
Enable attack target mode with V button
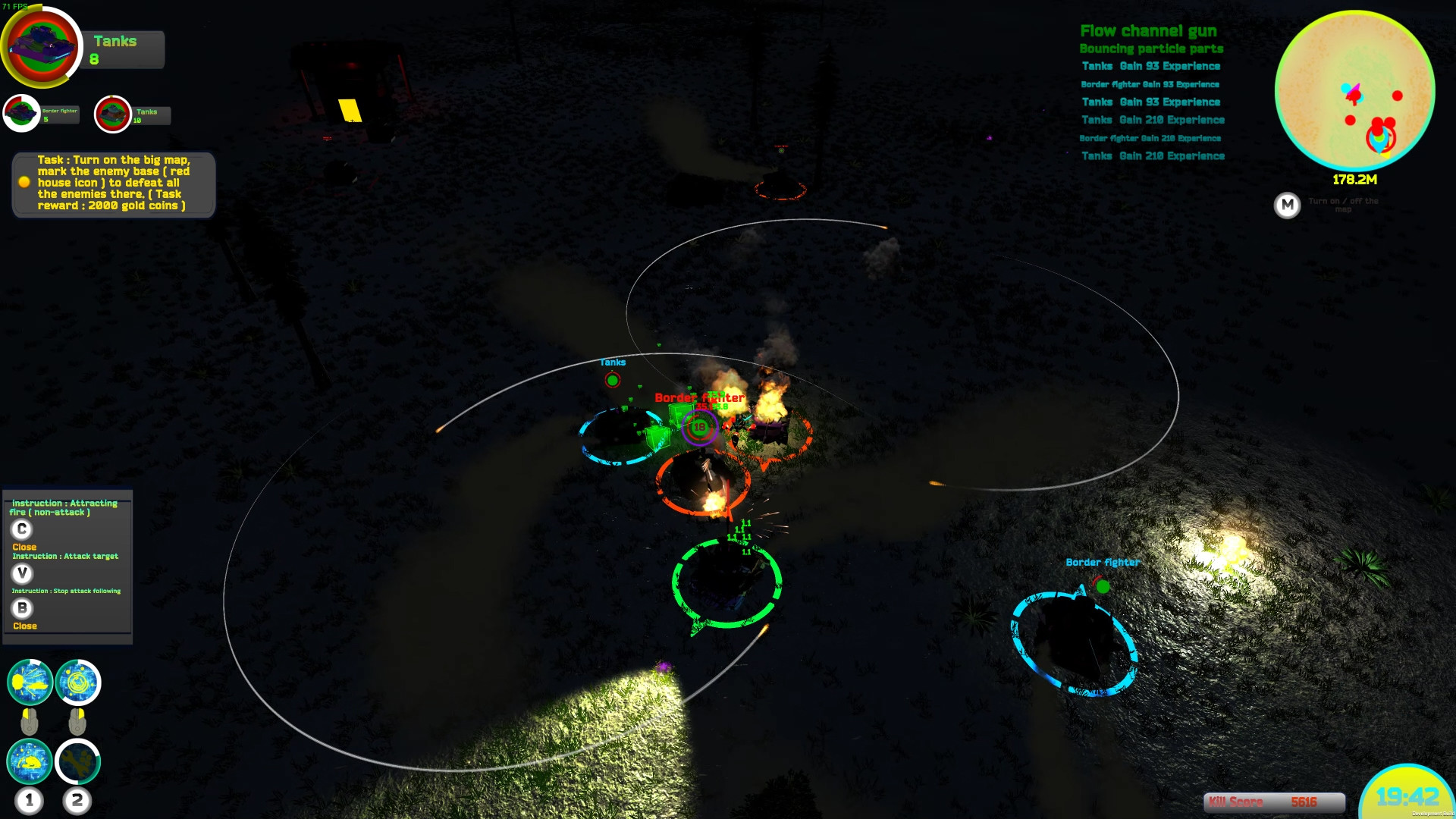pos(23,575)
